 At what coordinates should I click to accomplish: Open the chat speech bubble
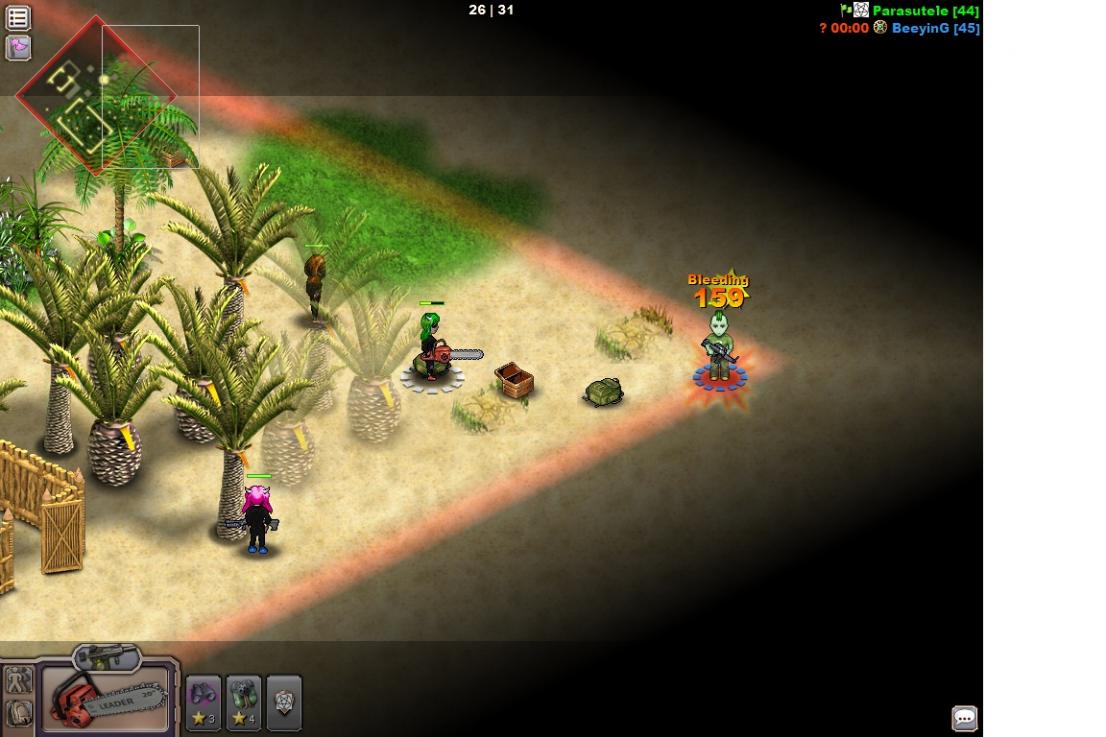pos(964,717)
